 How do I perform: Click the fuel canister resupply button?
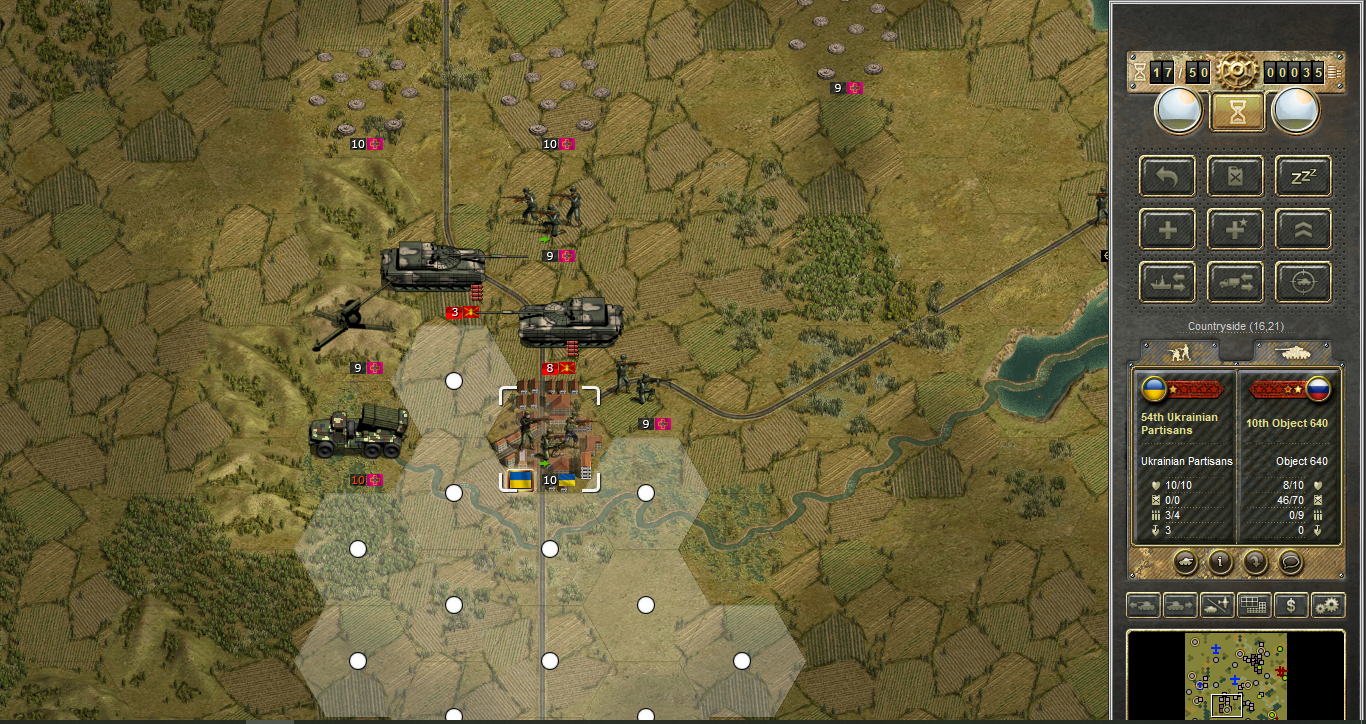(1235, 177)
